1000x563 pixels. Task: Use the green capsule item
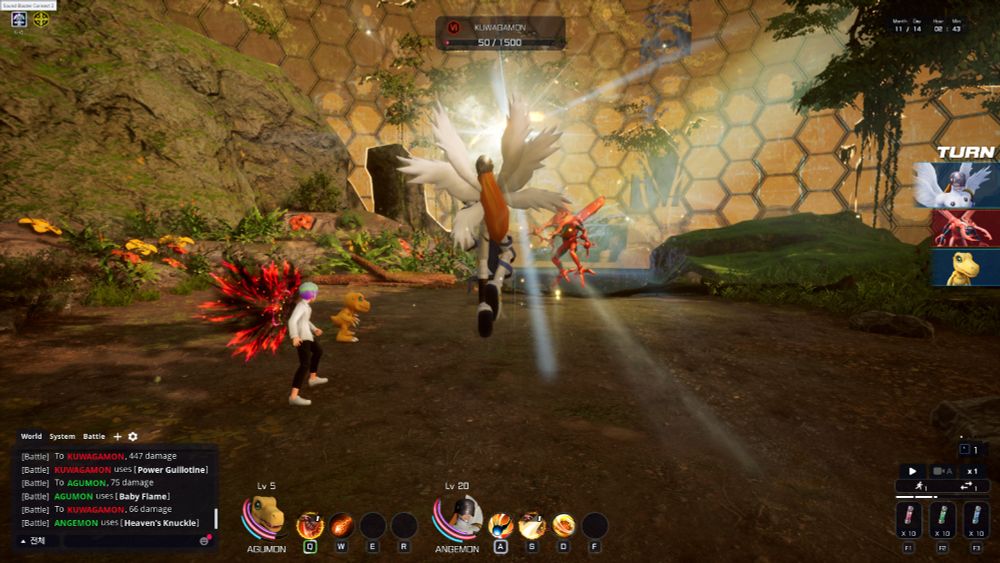[x=943, y=520]
